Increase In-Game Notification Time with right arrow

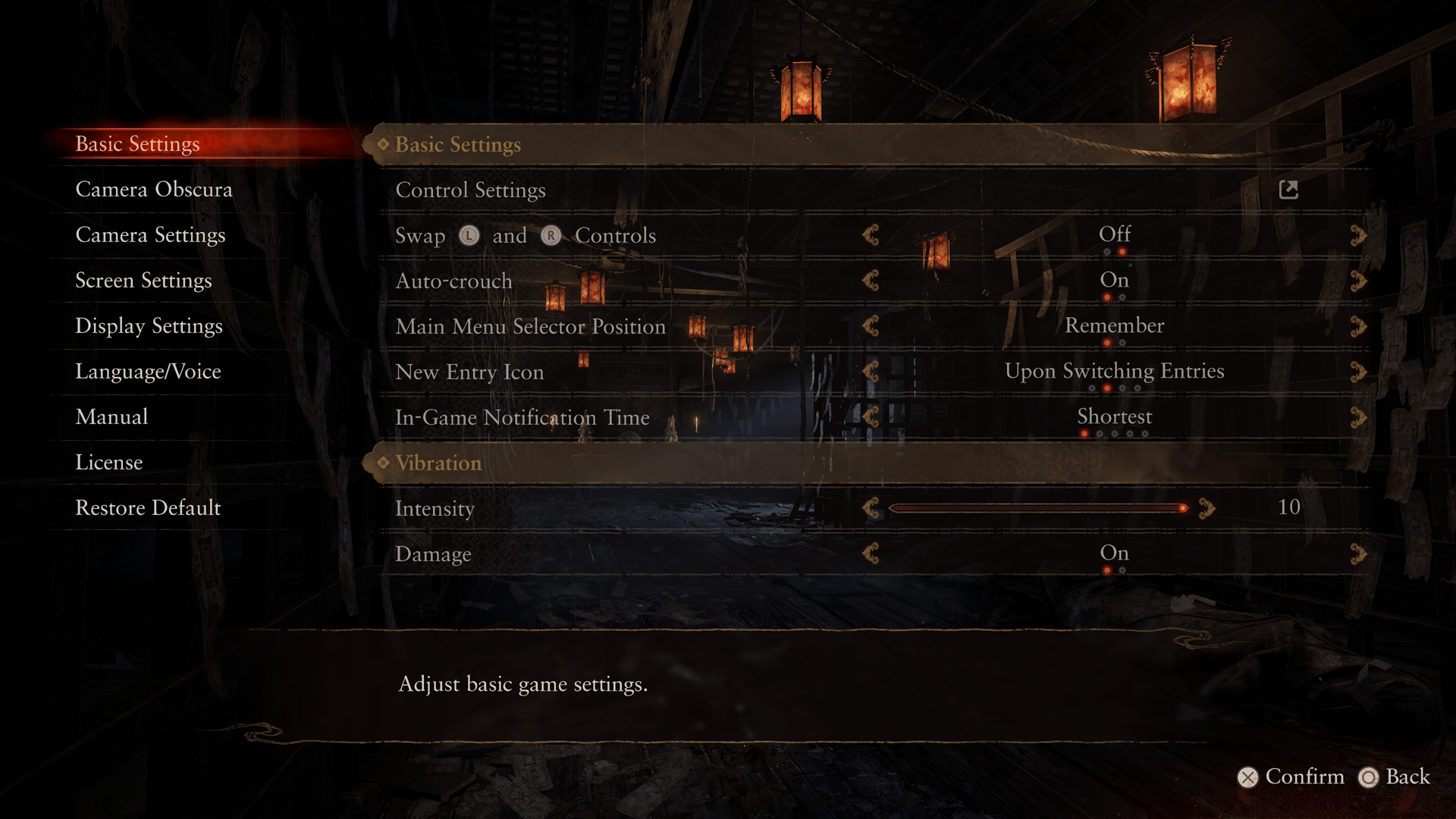1357,417
